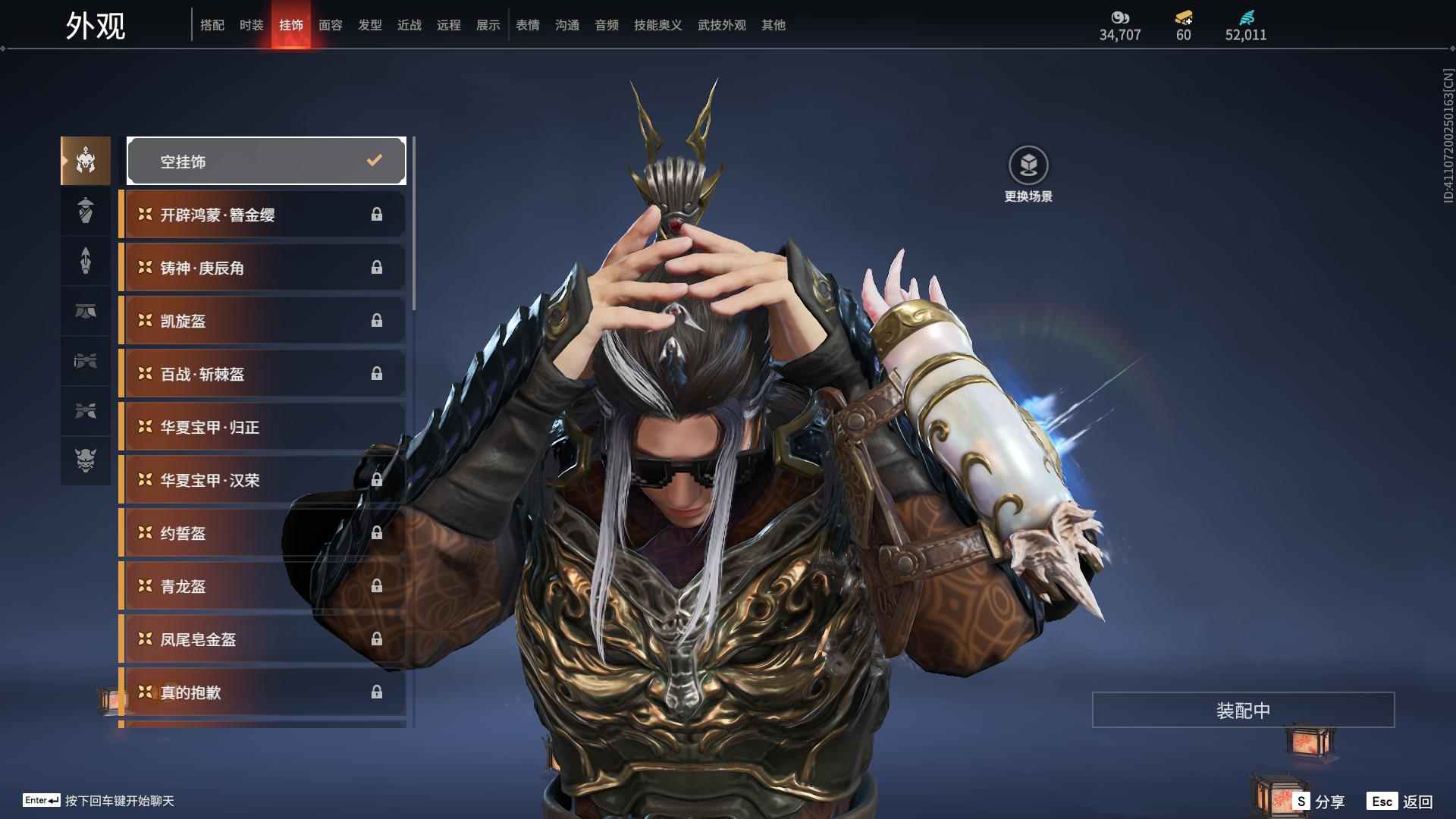
Task: Open the 武技外观 tab
Action: pyautogui.click(x=721, y=25)
